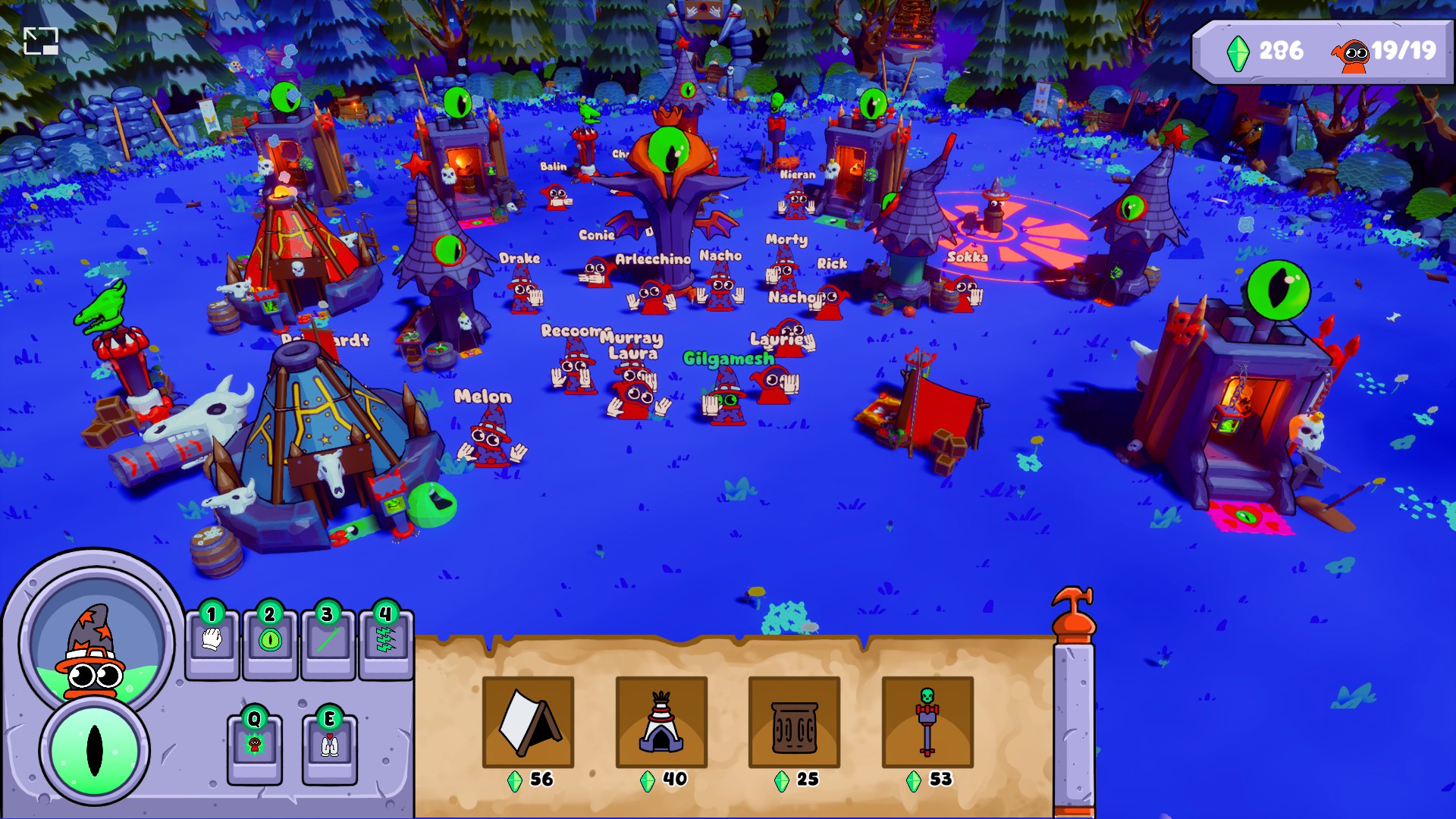
Task: Toggle the orange hammer build handle
Action: click(1073, 614)
